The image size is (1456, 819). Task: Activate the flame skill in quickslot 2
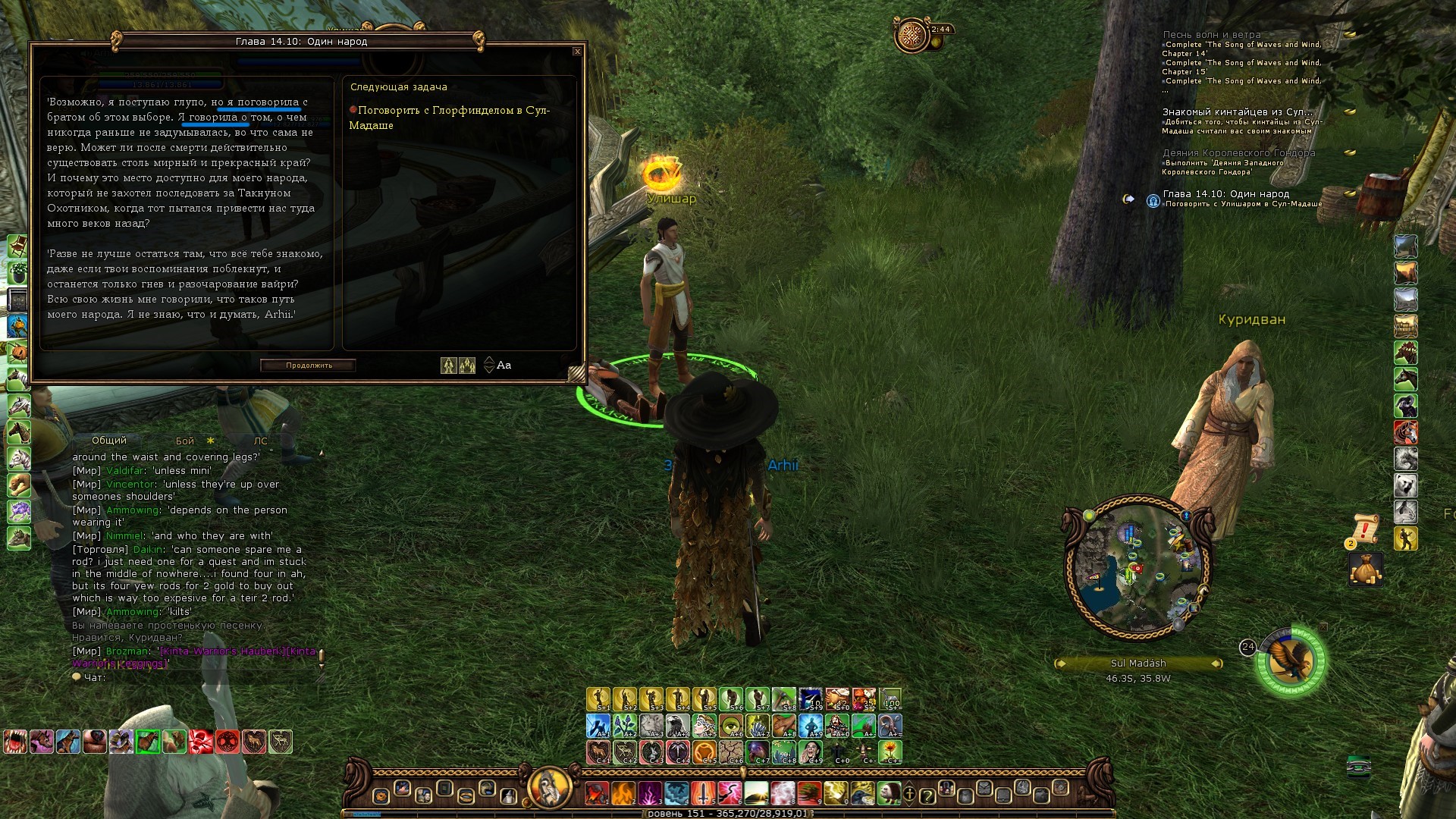[623, 794]
